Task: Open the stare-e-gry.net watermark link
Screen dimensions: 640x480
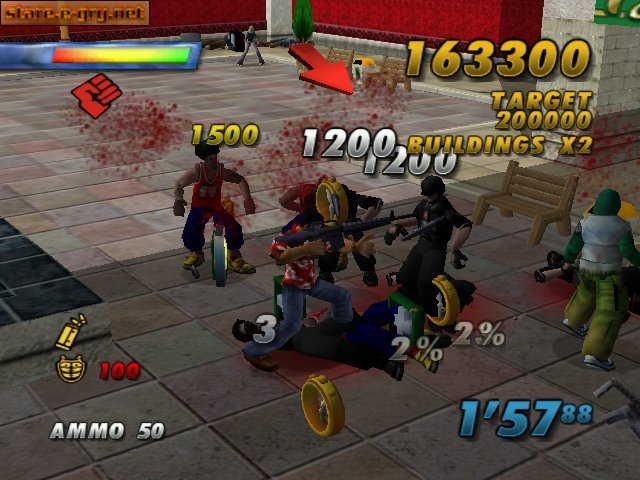Action: point(75,13)
